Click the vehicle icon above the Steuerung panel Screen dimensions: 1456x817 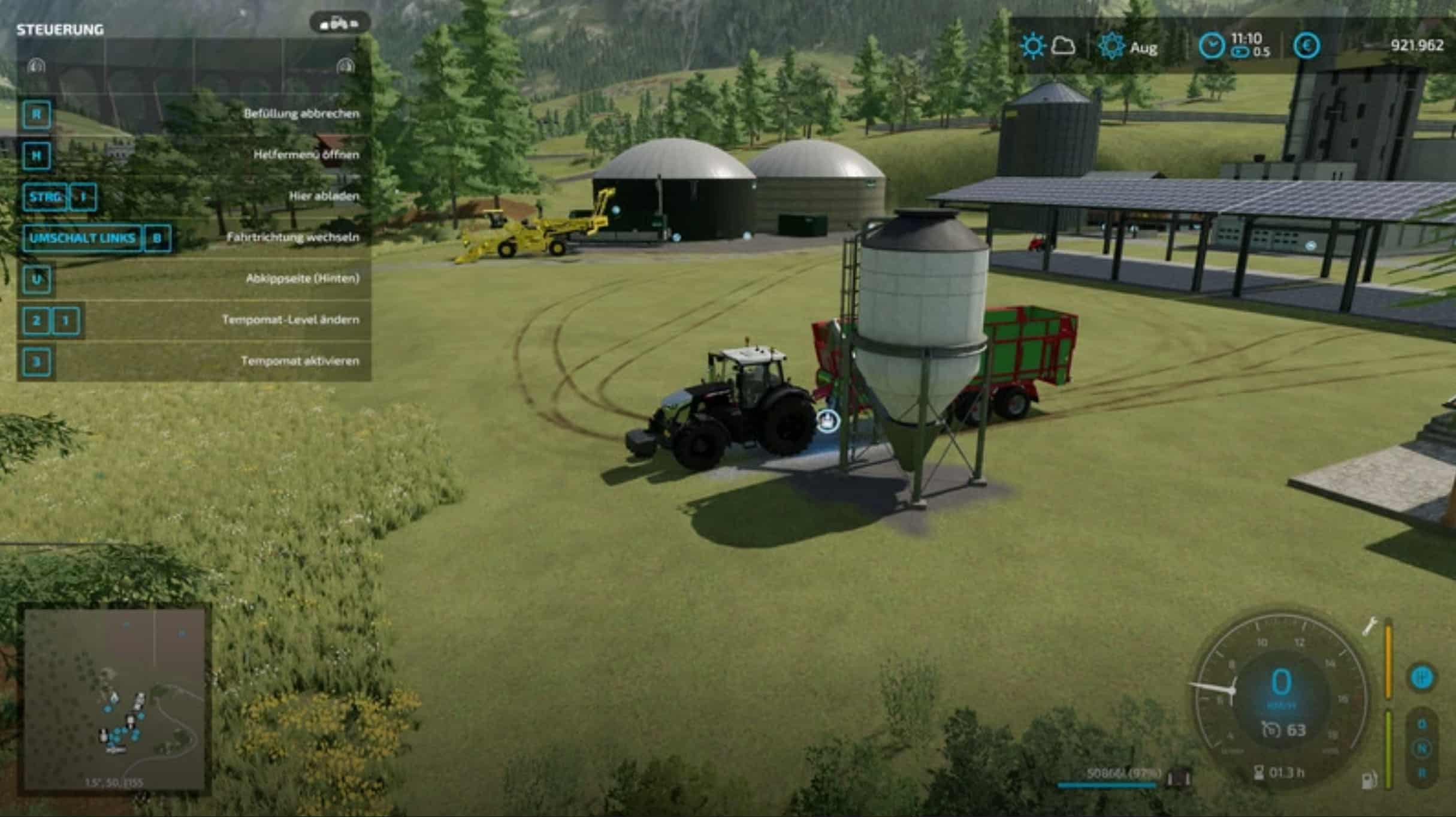click(x=340, y=23)
